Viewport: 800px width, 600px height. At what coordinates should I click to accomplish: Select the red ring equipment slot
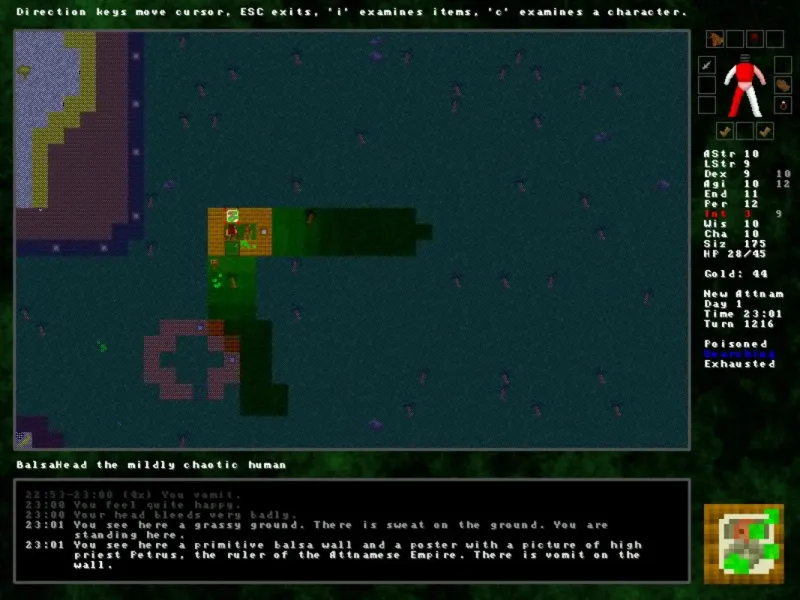(x=783, y=104)
